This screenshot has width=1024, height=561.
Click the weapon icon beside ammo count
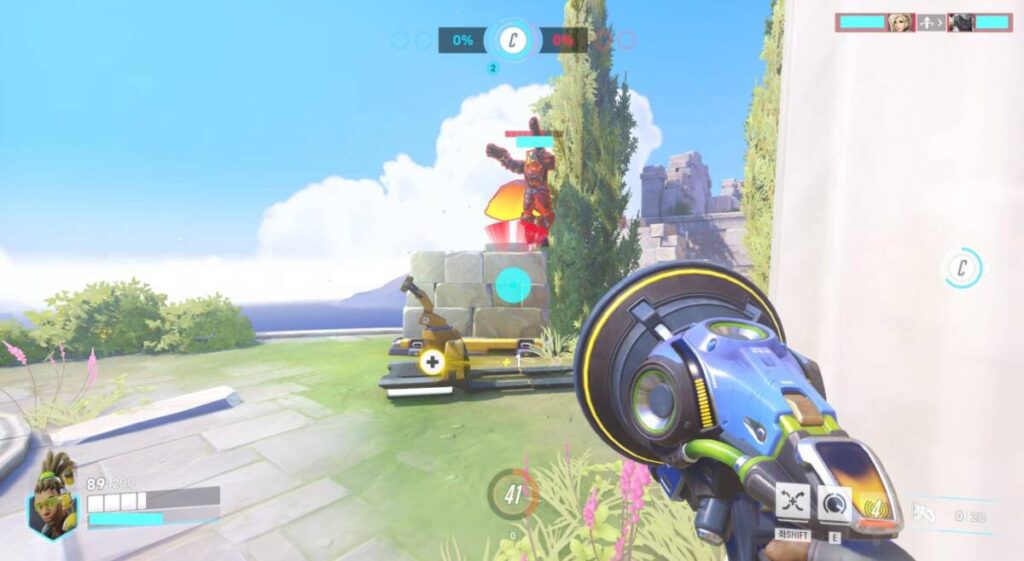[x=925, y=516]
